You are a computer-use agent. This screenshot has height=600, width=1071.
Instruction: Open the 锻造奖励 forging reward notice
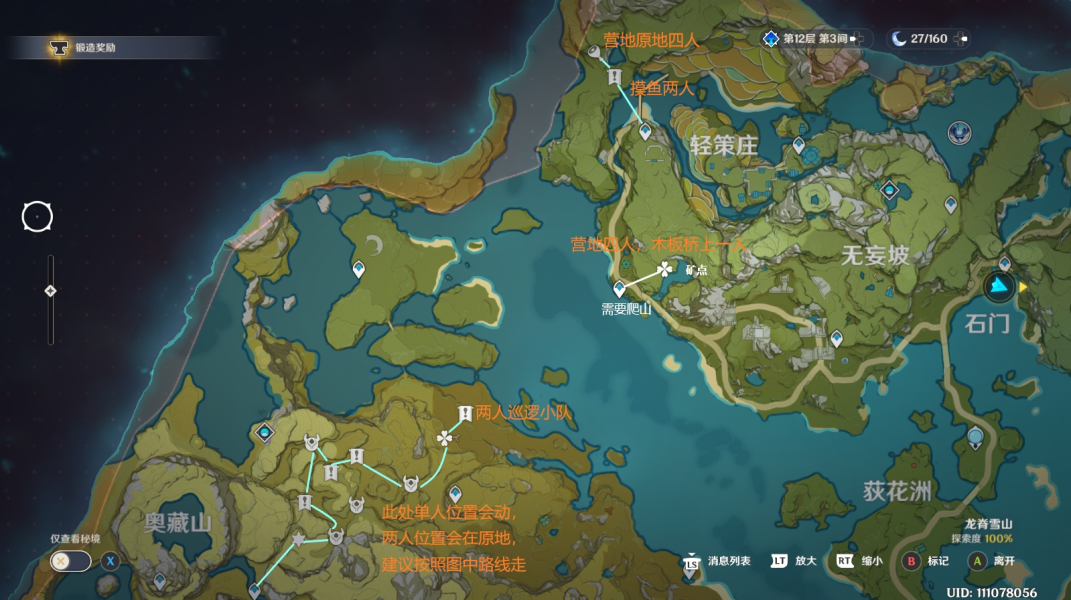tap(88, 47)
